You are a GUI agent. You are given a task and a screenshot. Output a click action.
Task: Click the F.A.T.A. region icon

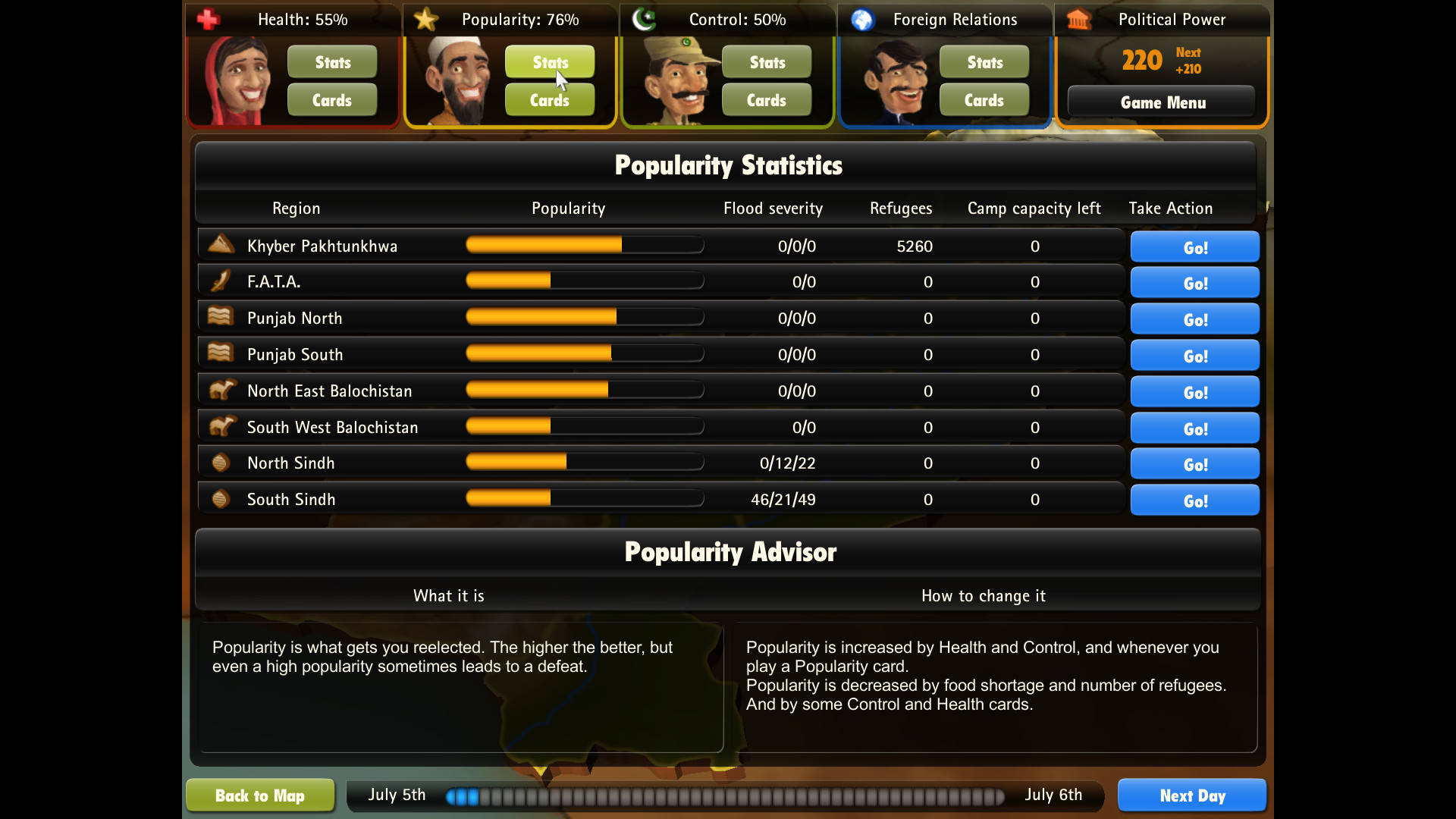click(220, 280)
